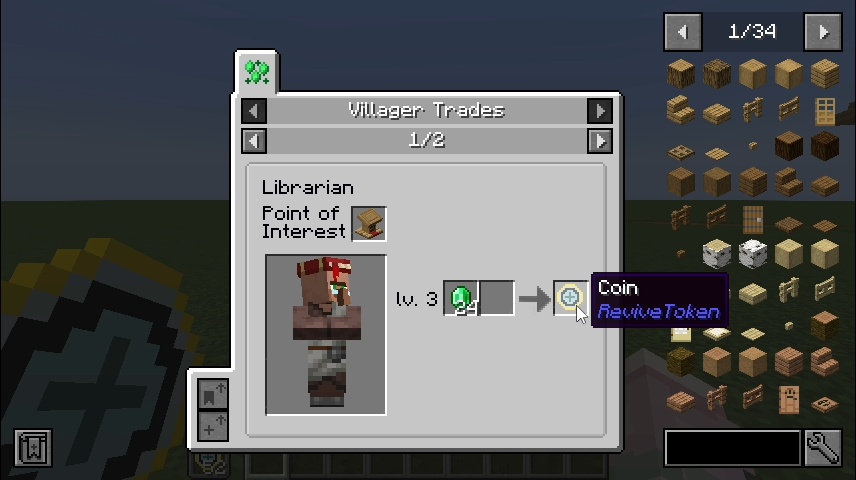
Task: Select the emerald cost slot
Action: click(x=461, y=298)
